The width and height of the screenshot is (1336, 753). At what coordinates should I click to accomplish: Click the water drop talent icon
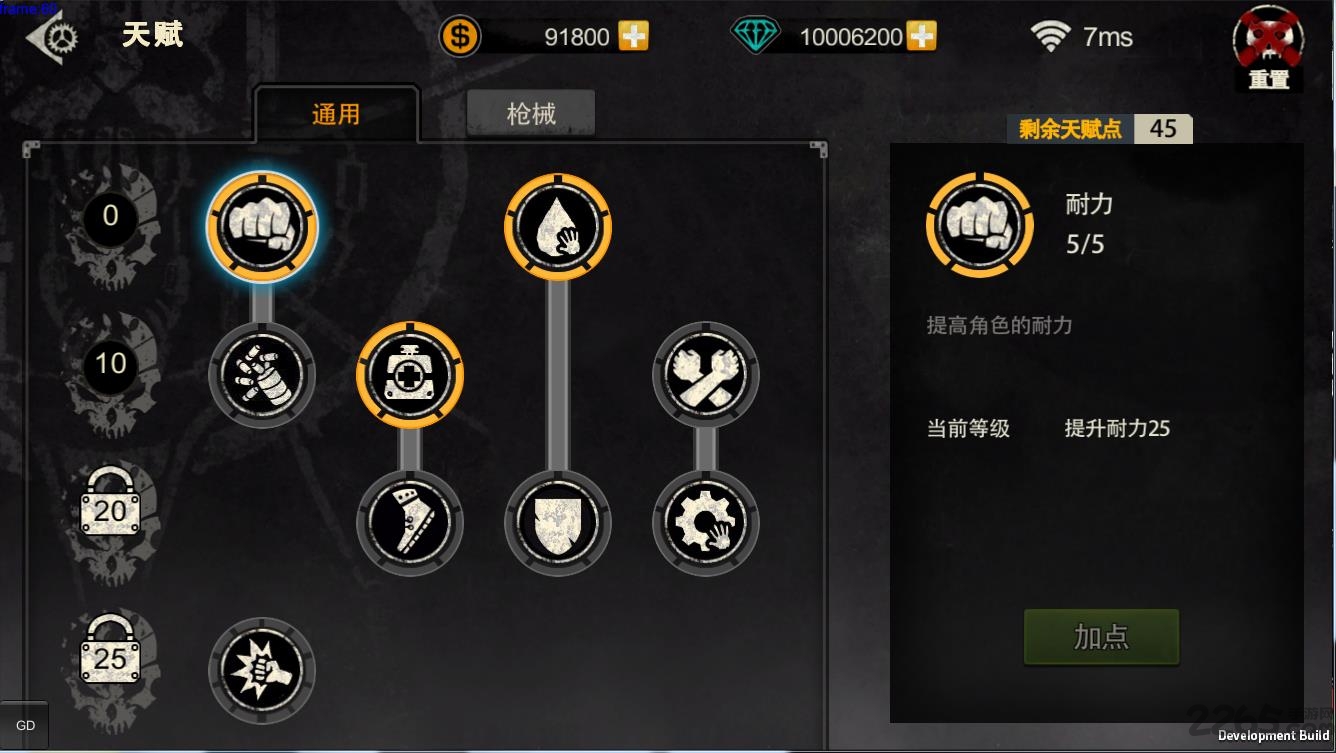point(557,227)
